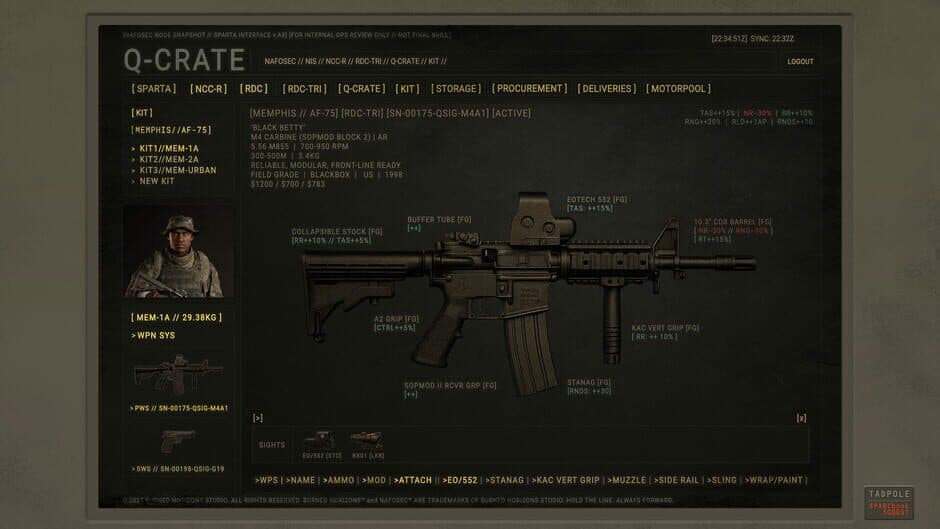Open the >WPN SYS section
This screenshot has width=940, height=529.
pos(153,336)
